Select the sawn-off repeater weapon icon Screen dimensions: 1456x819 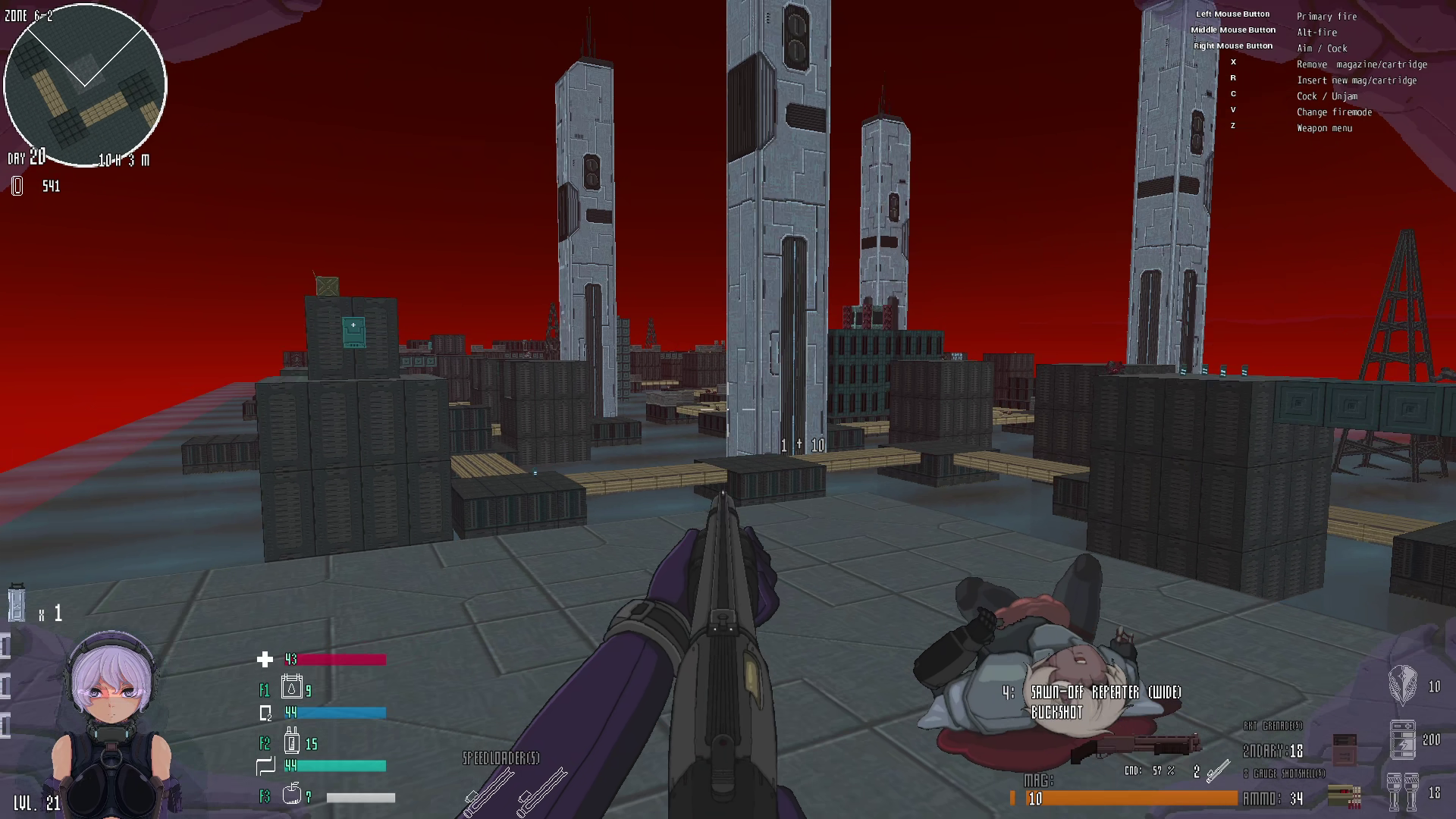pos(1135,747)
